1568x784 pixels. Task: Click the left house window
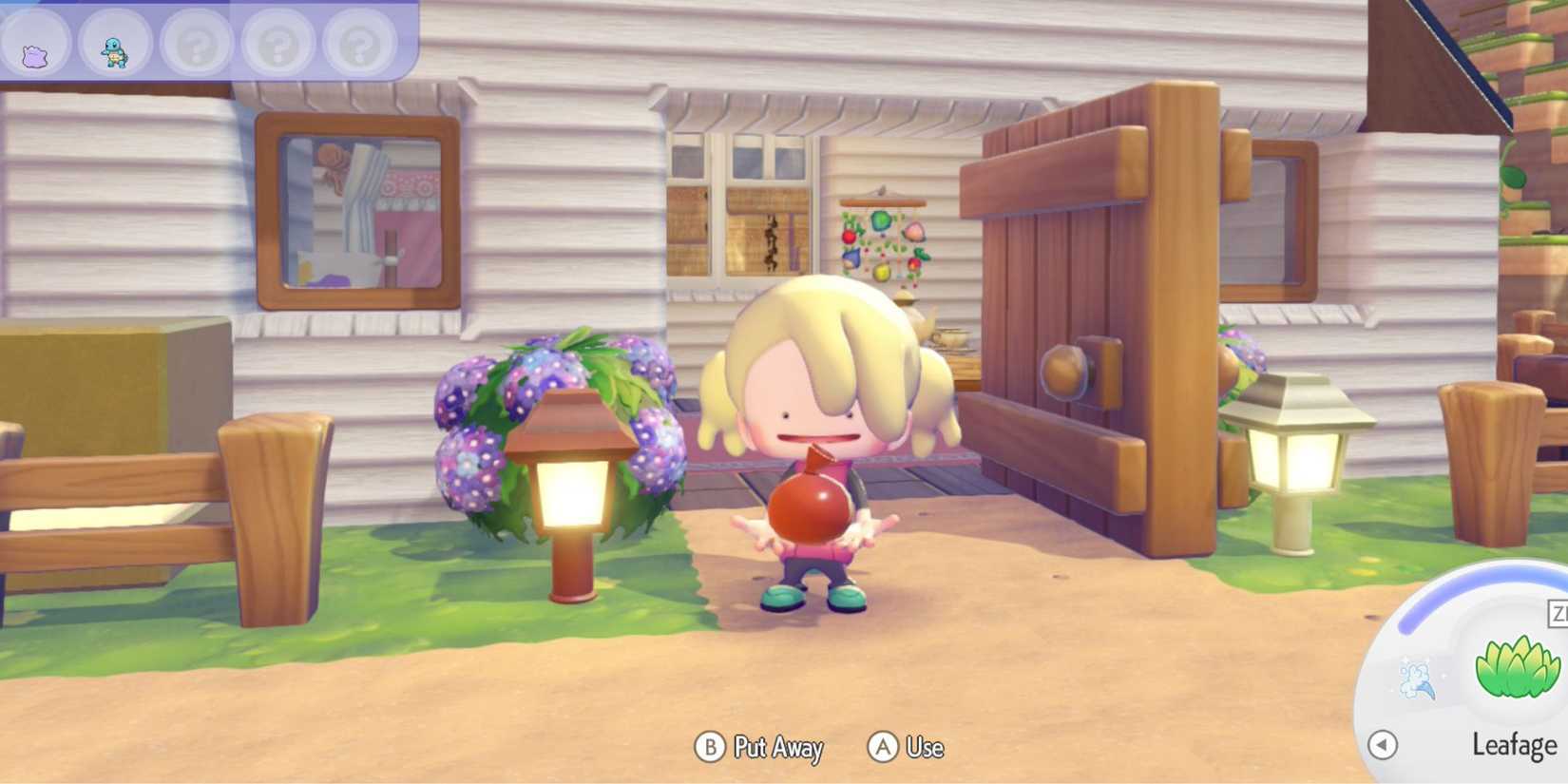pyautogui.click(x=359, y=209)
